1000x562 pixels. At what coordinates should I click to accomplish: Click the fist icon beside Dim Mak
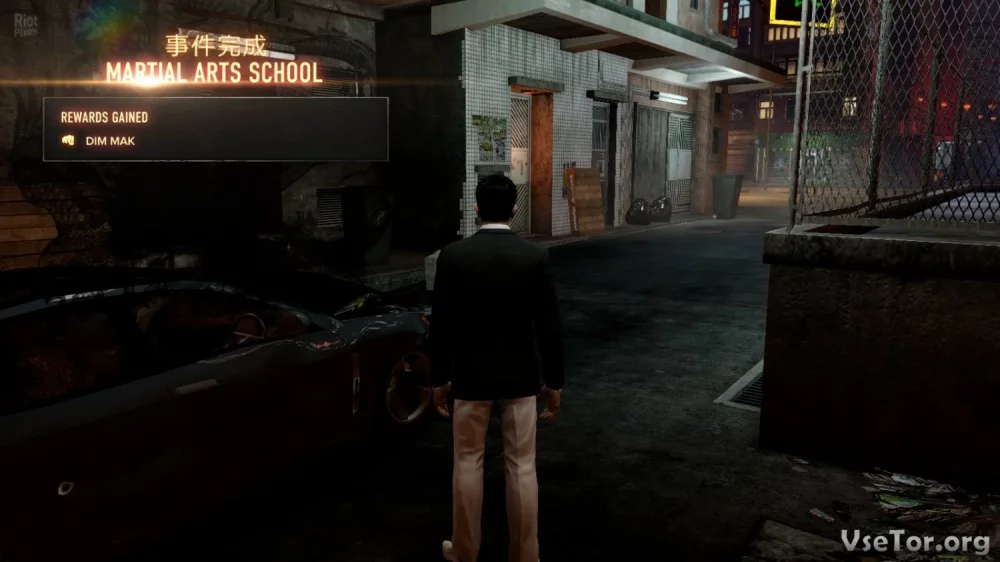(x=68, y=141)
